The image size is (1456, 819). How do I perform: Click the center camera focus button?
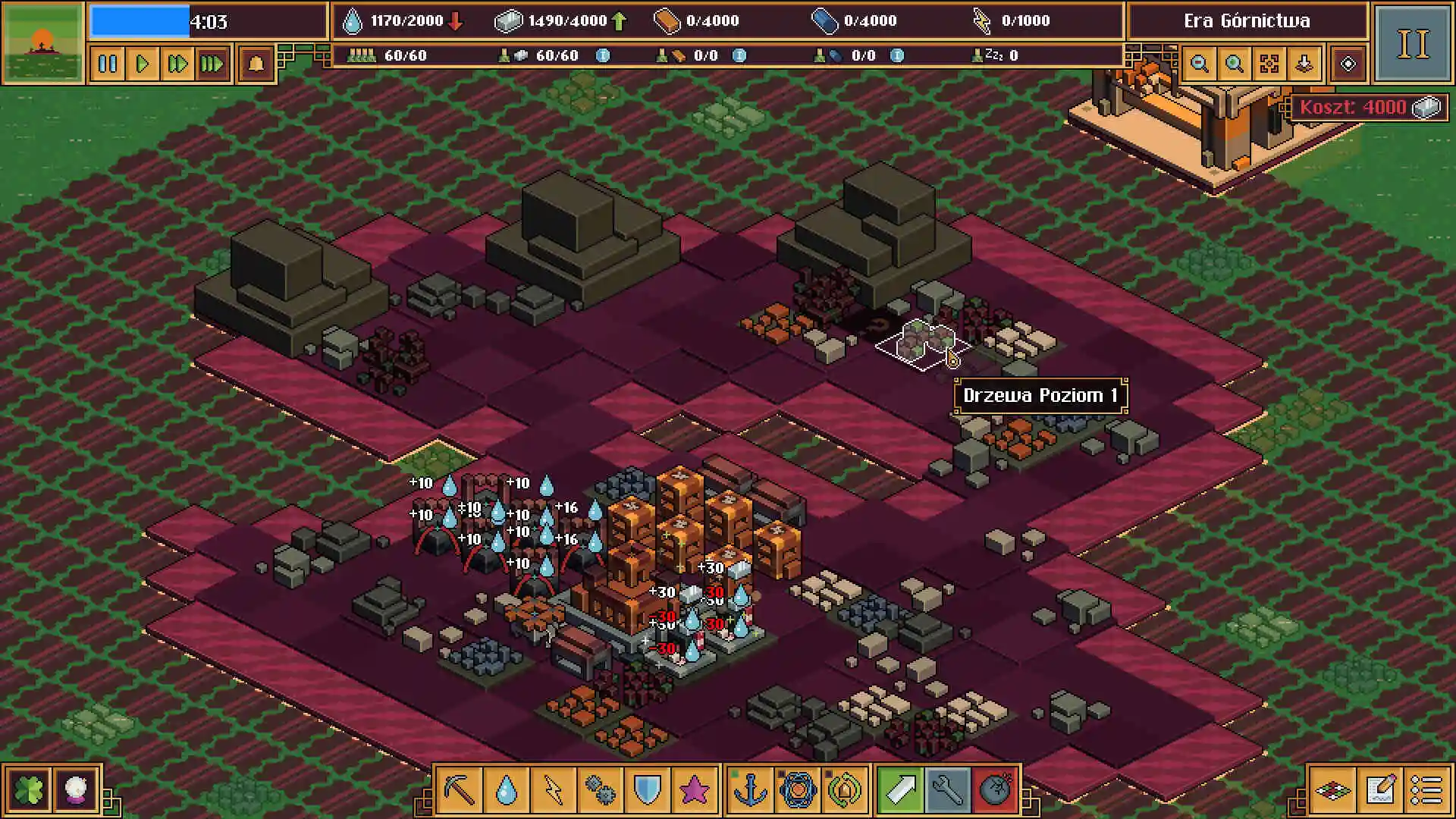click(x=1269, y=64)
